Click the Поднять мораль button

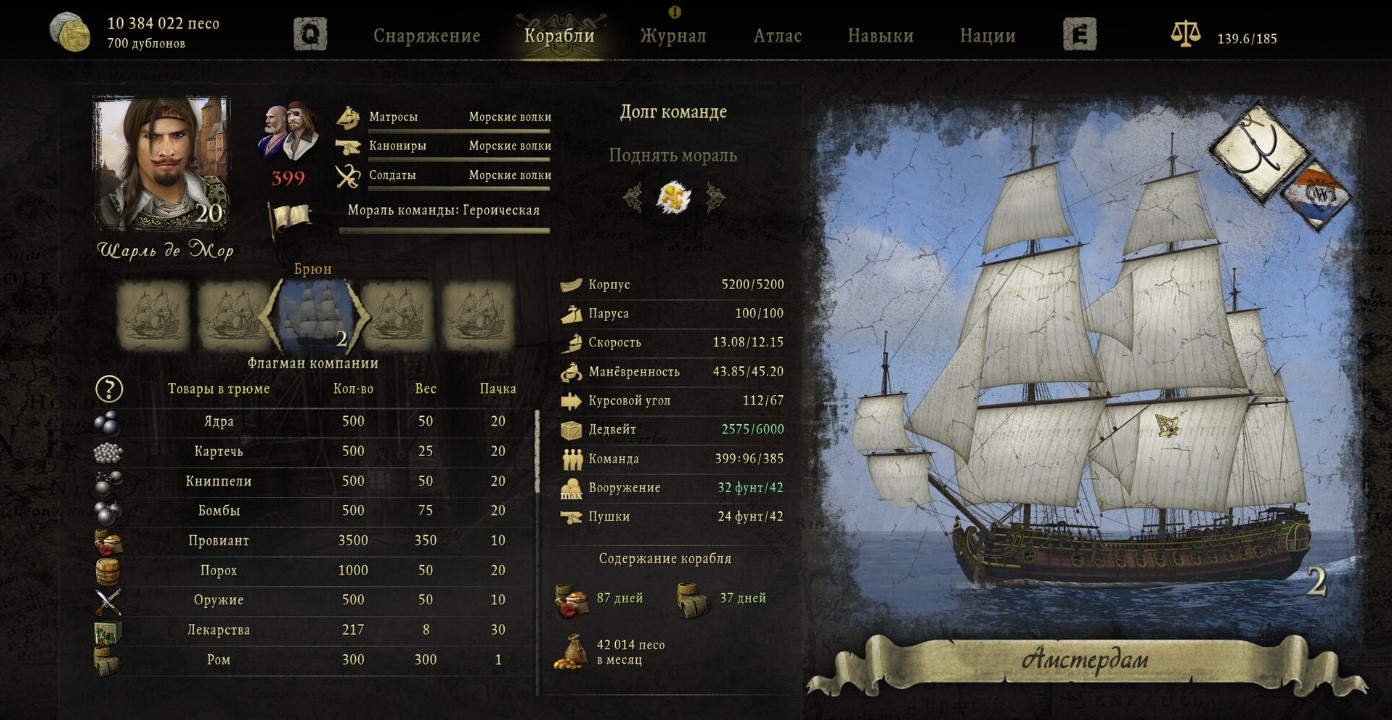pyautogui.click(x=672, y=156)
